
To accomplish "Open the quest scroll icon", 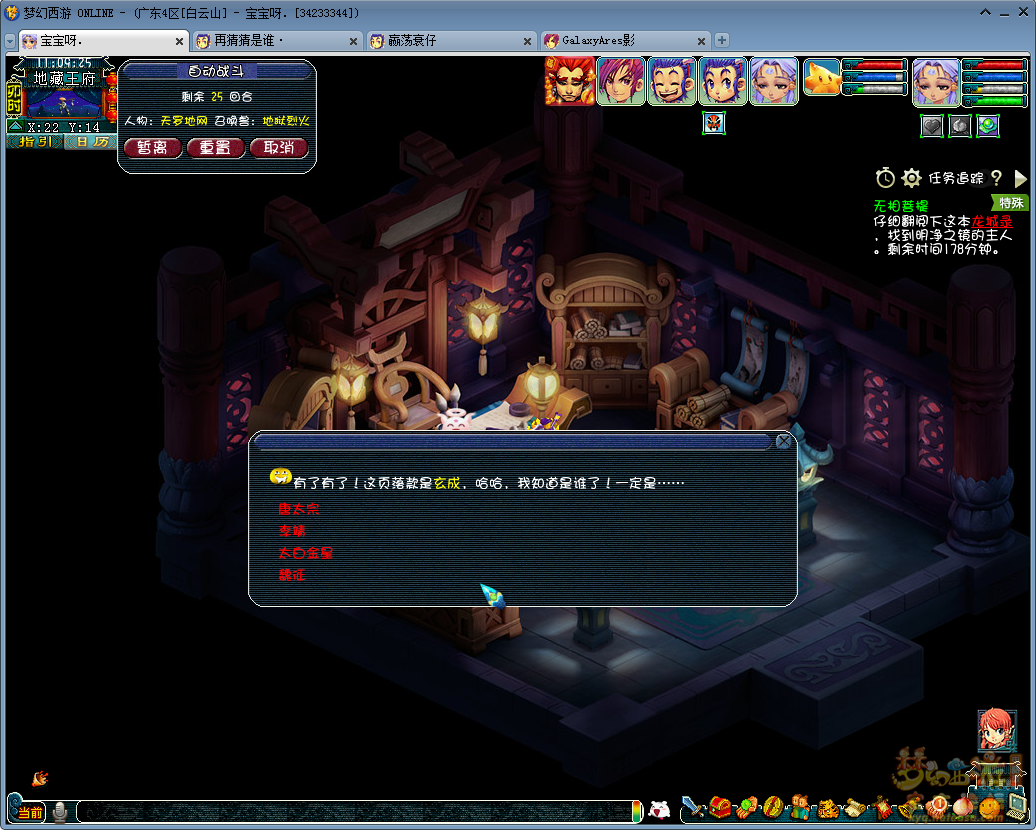I will pos(855,806).
